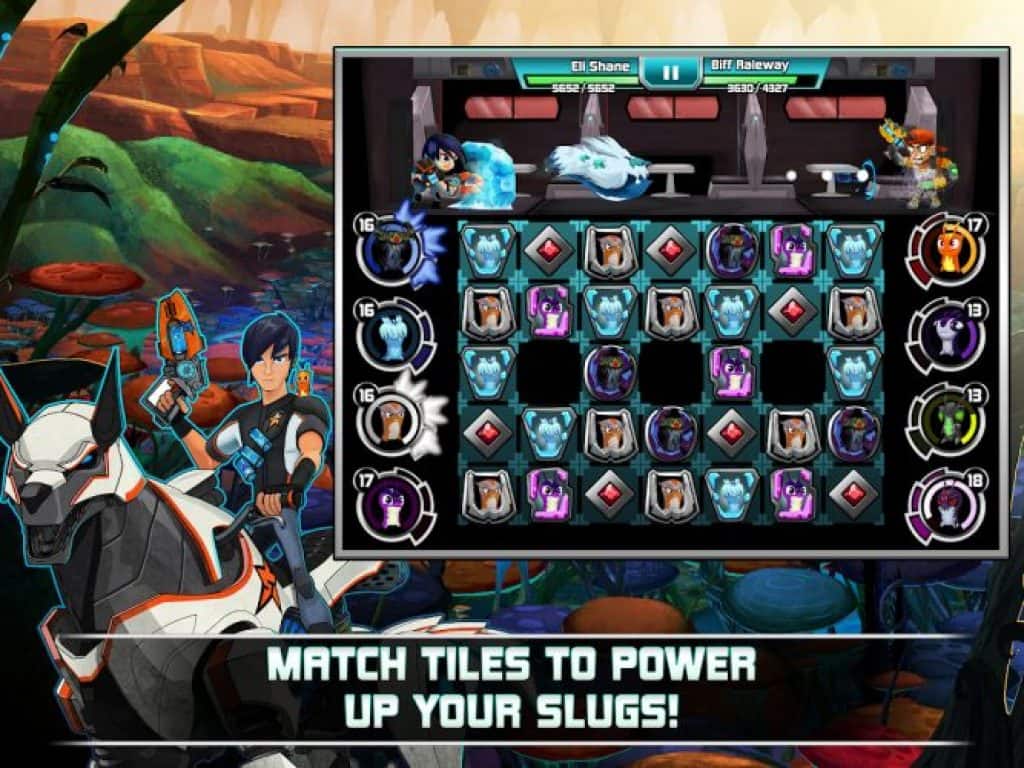Choose the purple slug tile between two empty gaps
The height and width of the screenshot is (768, 1024).
(x=732, y=370)
